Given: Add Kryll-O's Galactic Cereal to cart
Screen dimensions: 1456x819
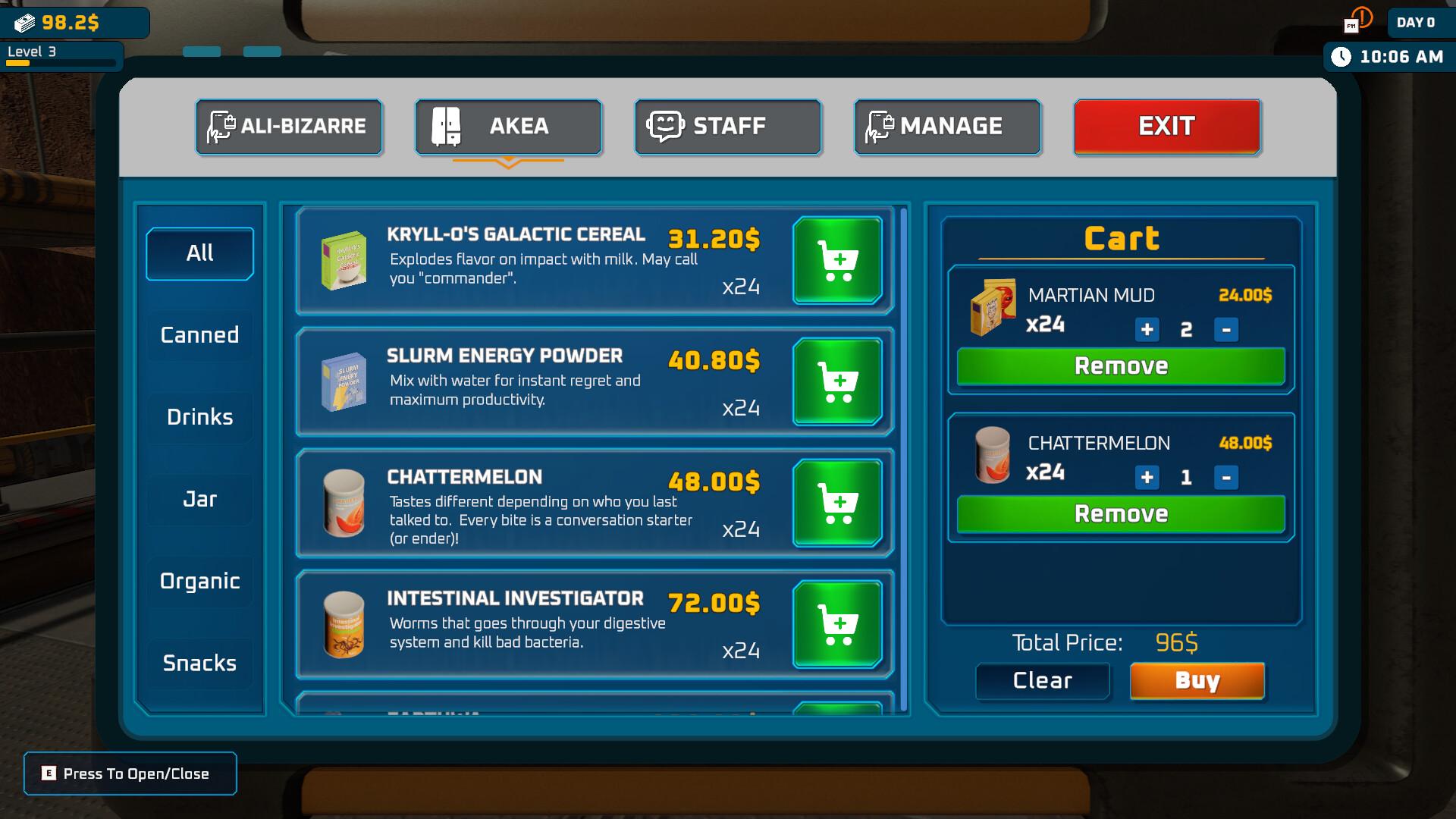Looking at the screenshot, I should click(837, 261).
